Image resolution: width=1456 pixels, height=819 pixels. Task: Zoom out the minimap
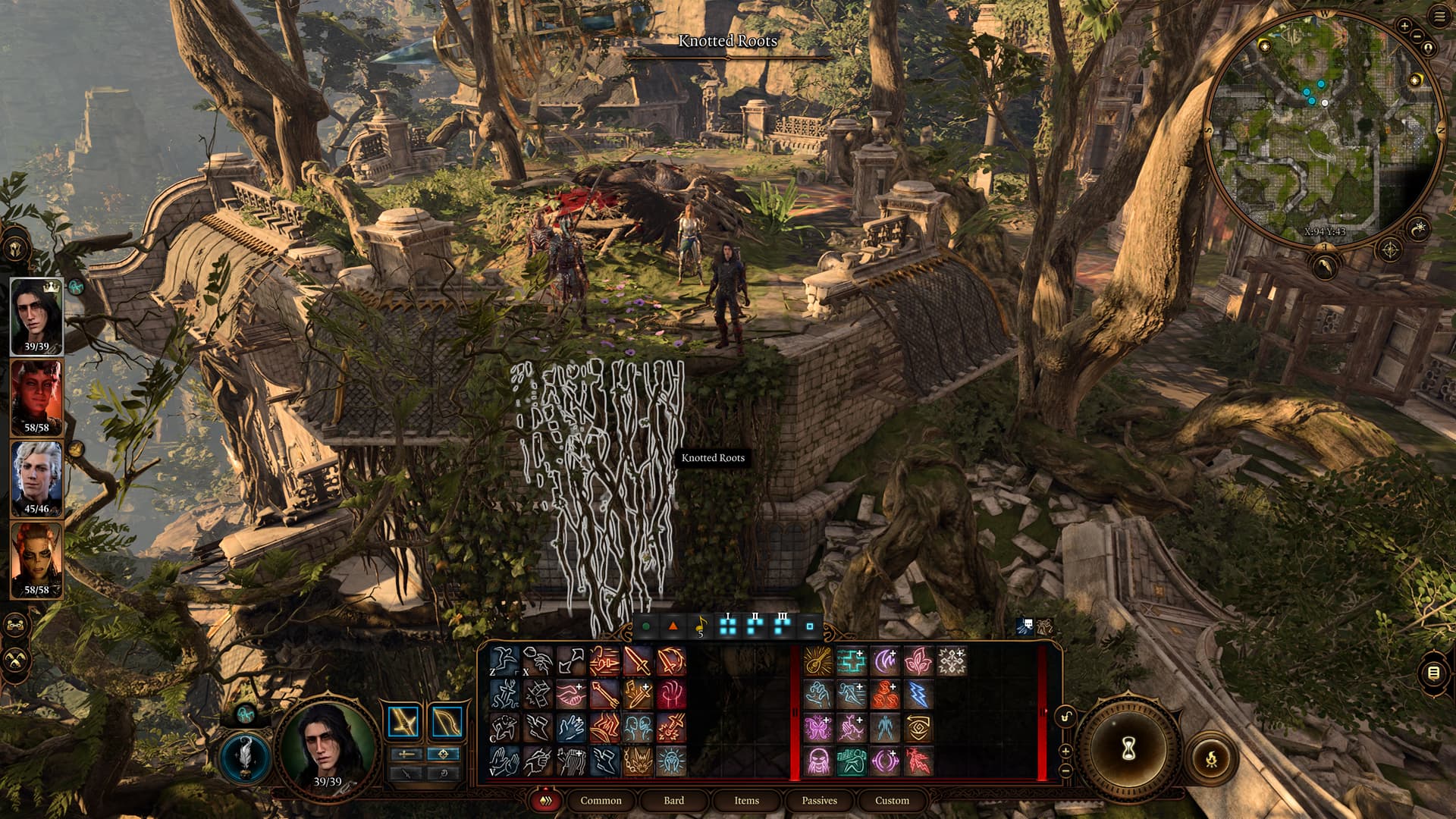click(1419, 36)
